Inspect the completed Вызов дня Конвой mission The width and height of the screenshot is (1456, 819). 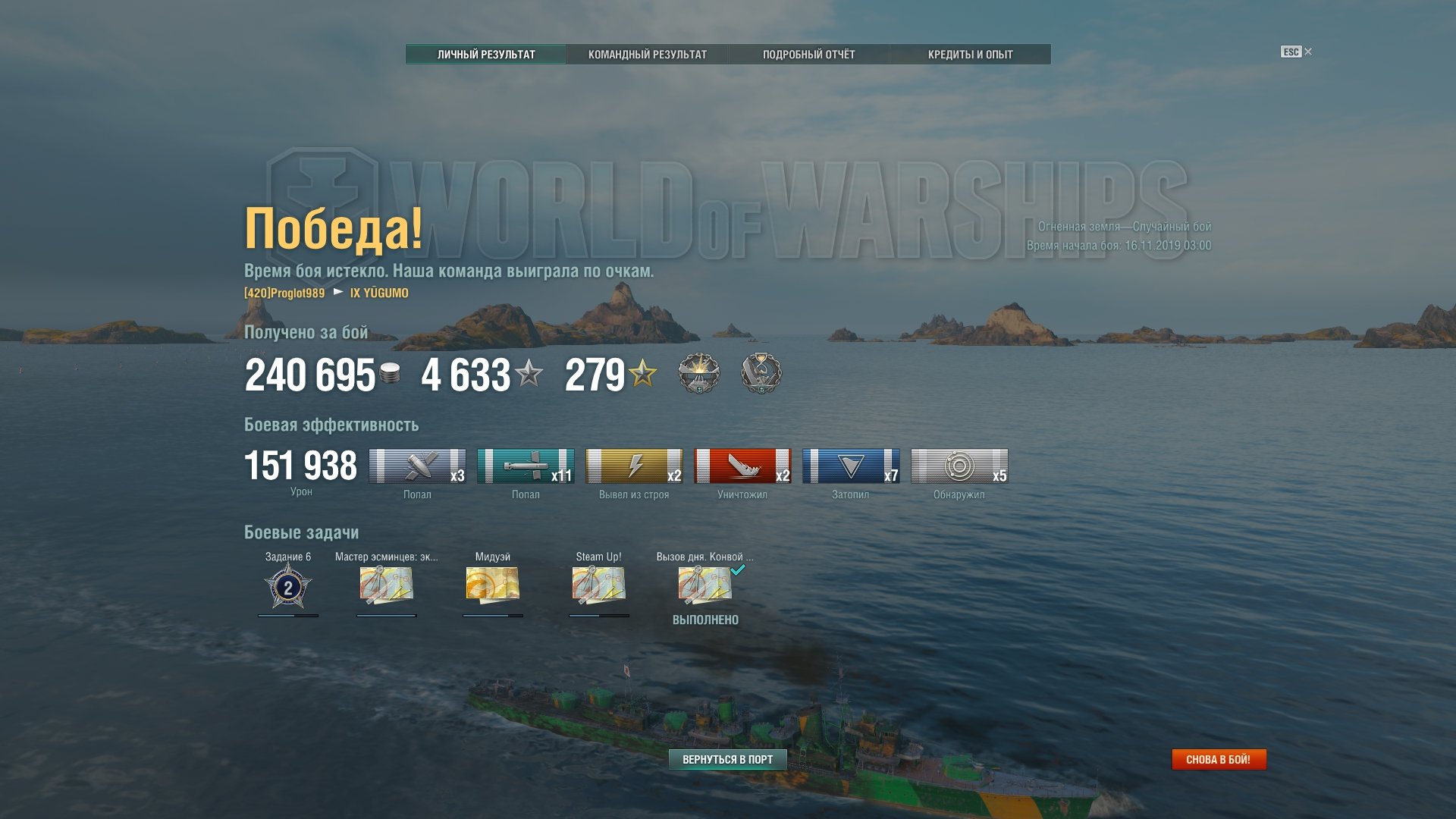tap(704, 585)
